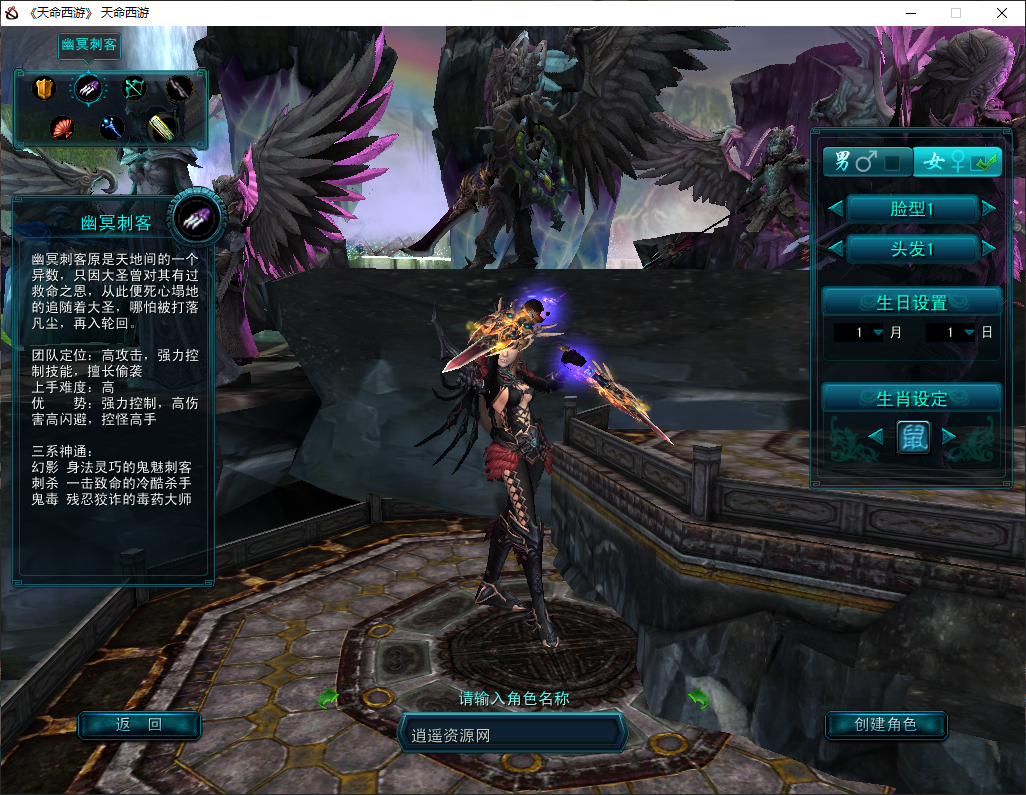This screenshot has width=1026, height=795.
Task: Switch to previous hairstyle (头发)
Action: click(834, 248)
